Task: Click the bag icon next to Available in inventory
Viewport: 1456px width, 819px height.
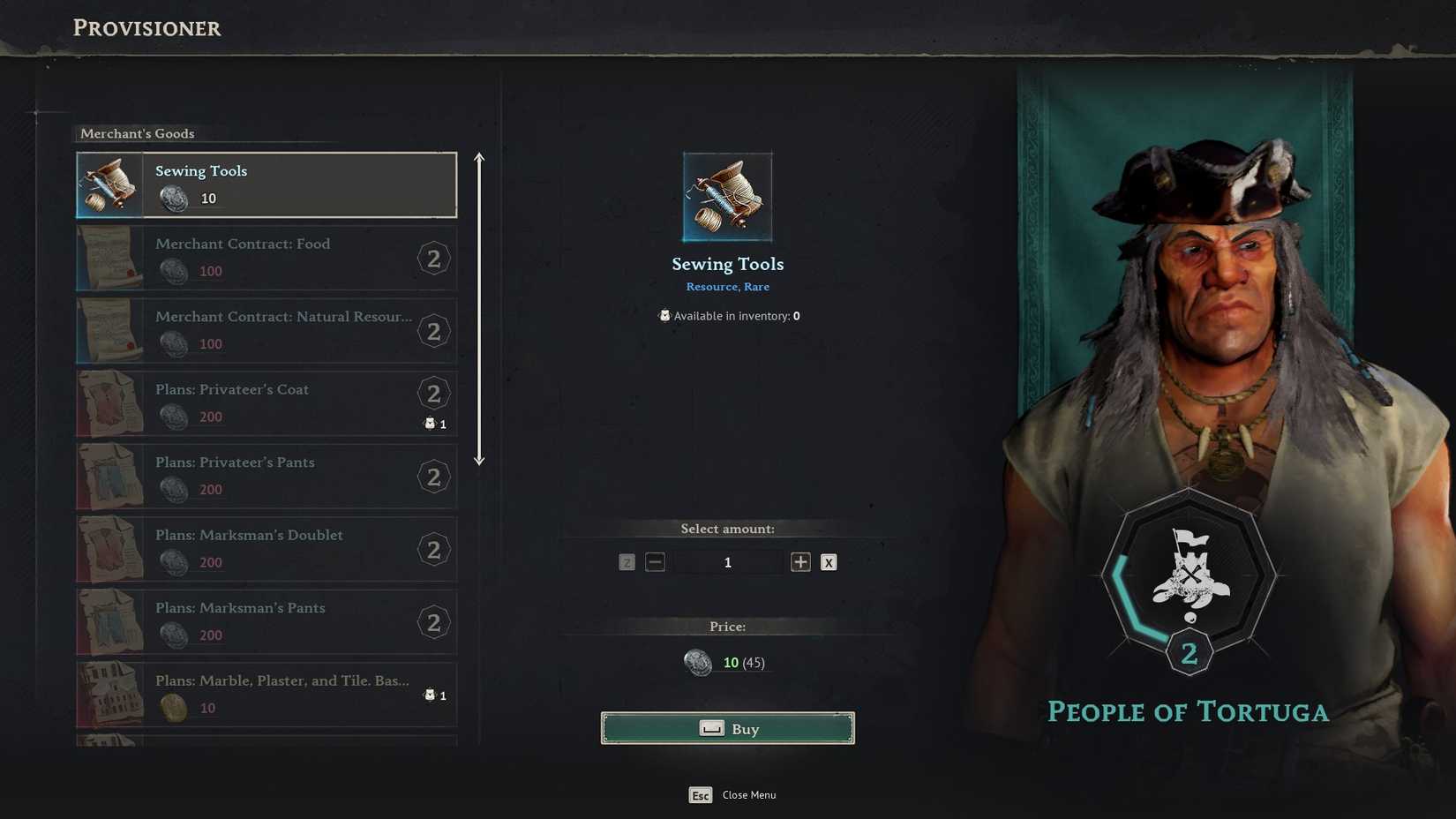Action: [664, 315]
